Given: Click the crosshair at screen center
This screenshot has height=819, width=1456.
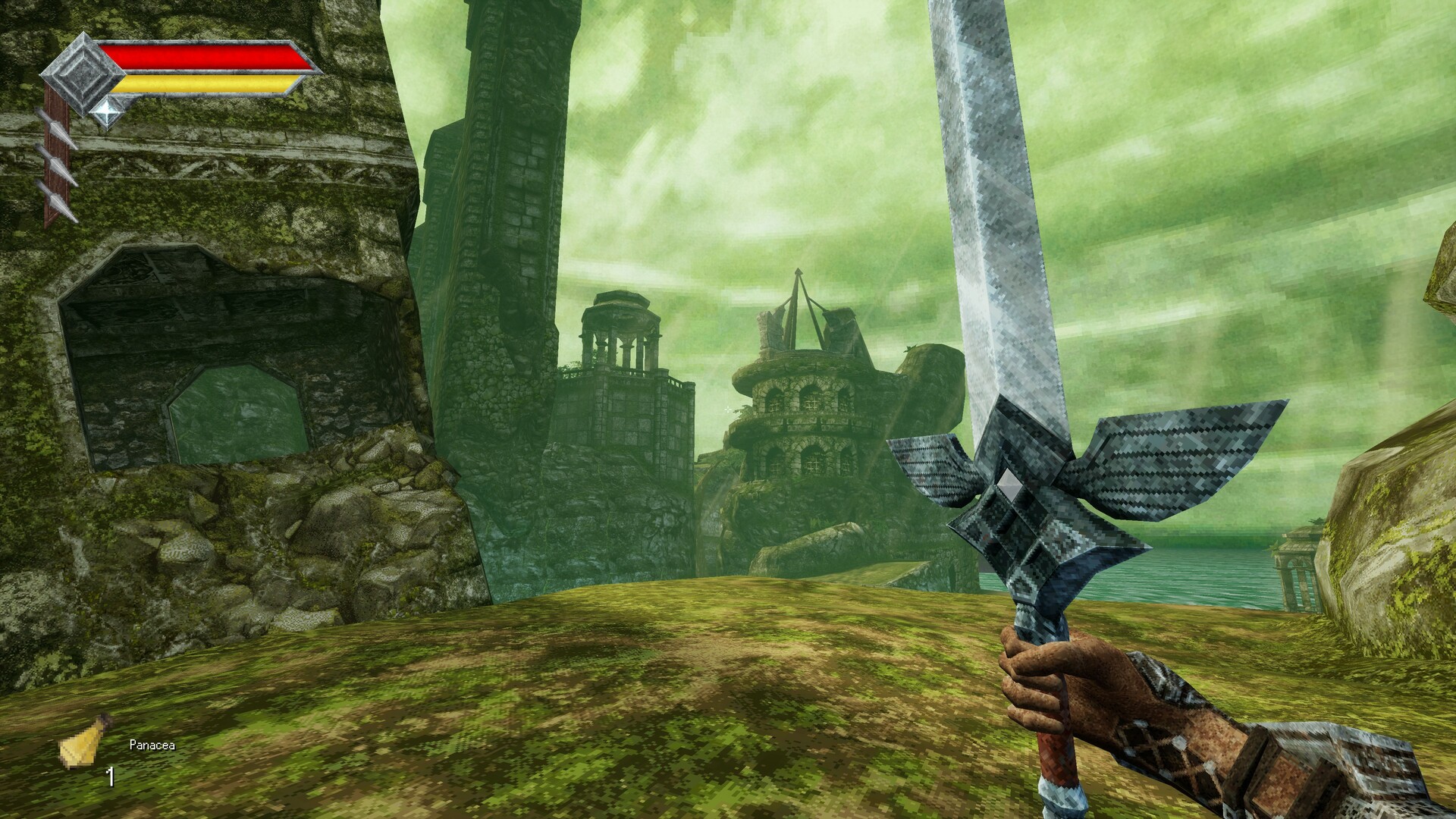Looking at the screenshot, I should coord(728,409).
